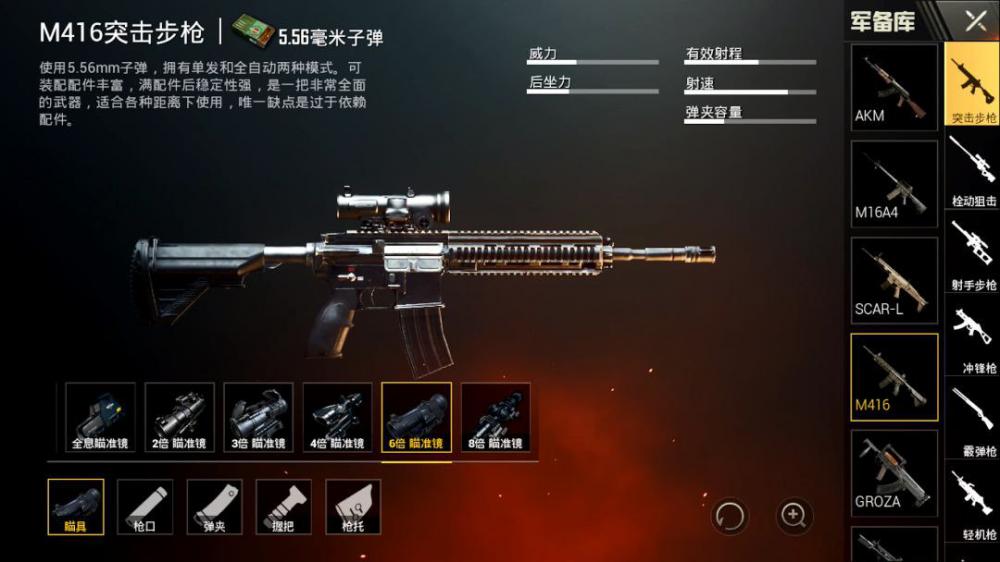Open the 射手步枪 category

973,254
